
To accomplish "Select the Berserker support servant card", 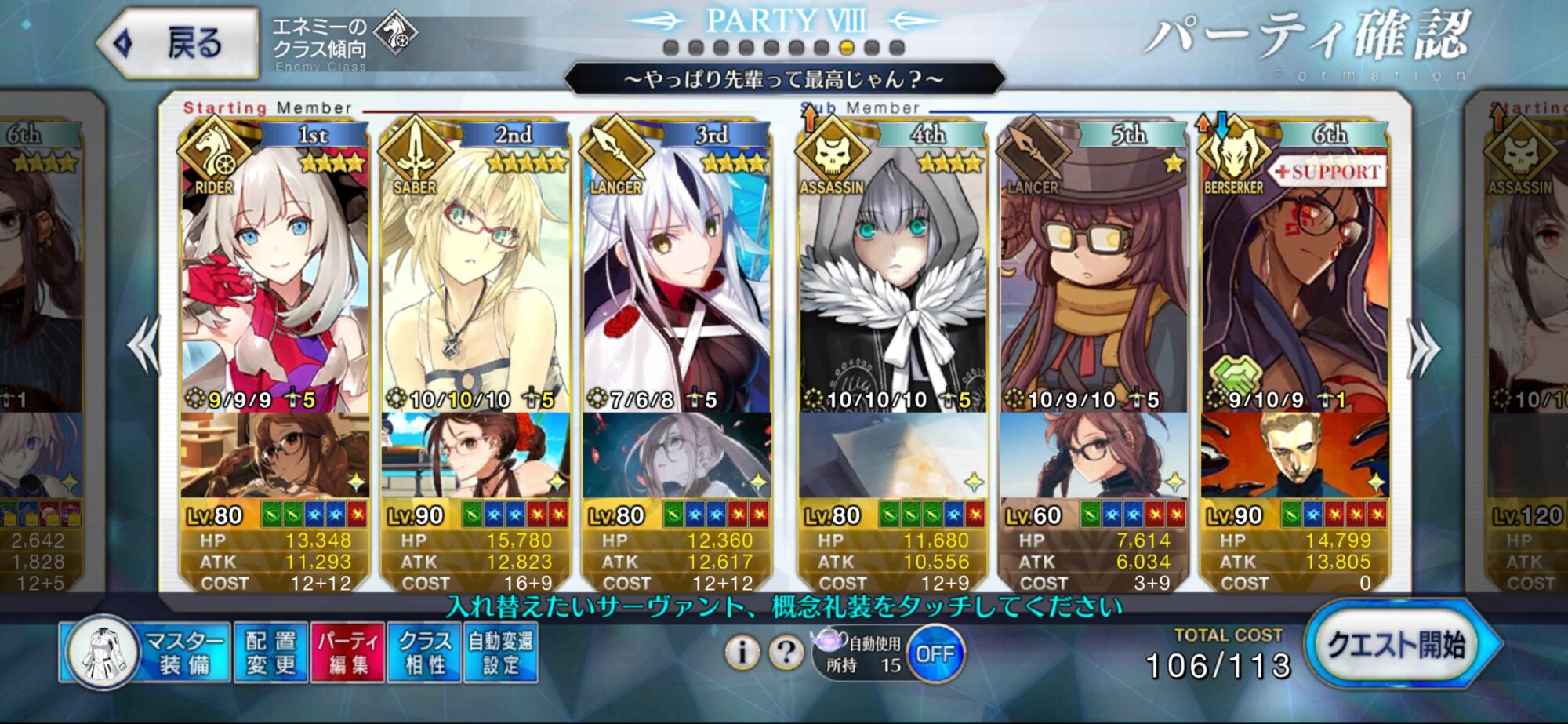I will (1294, 275).
